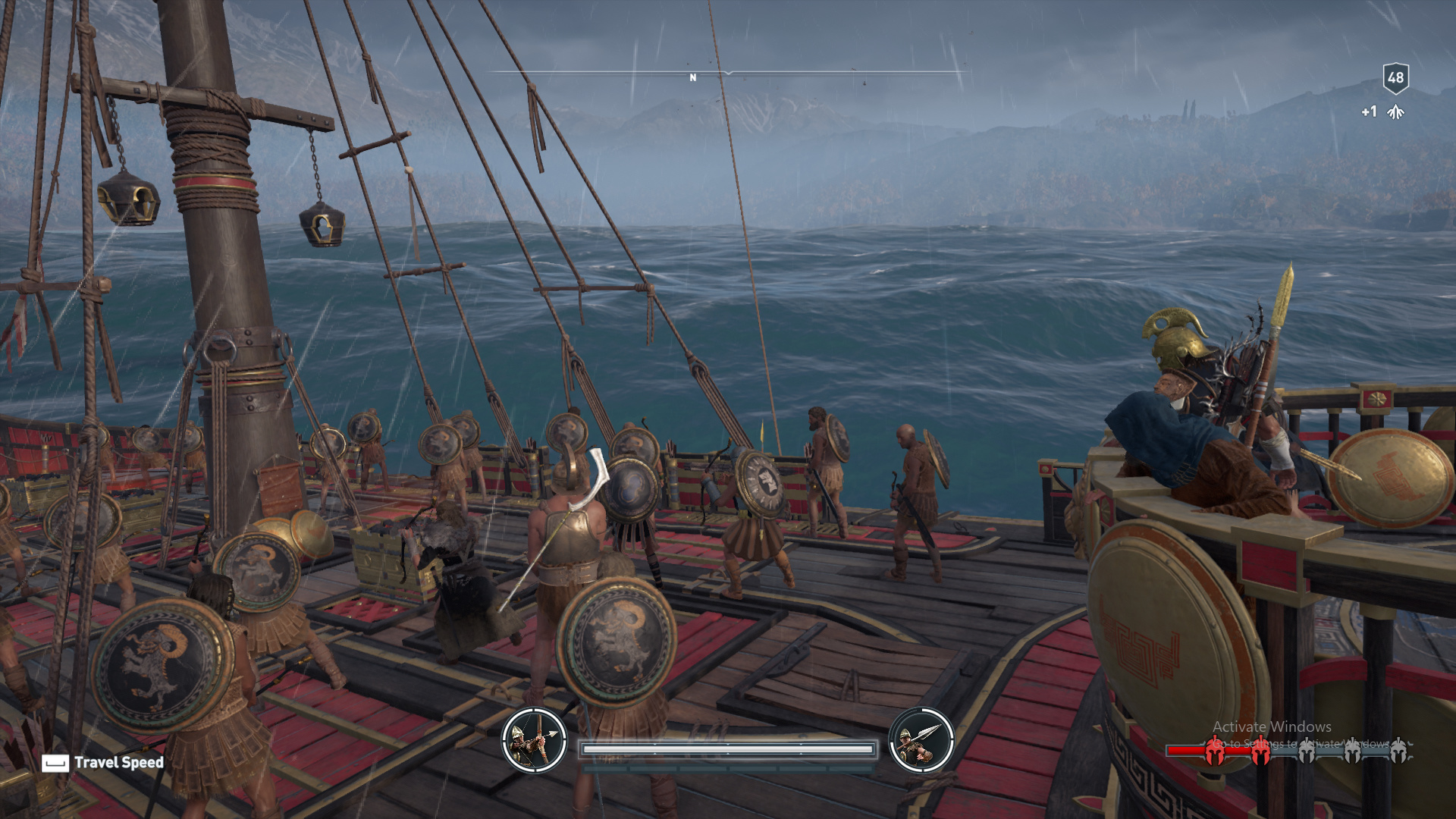Viewport: 1456px width, 819px height.
Task: Activate the arrow volley ship attack icon
Action: tap(535, 740)
